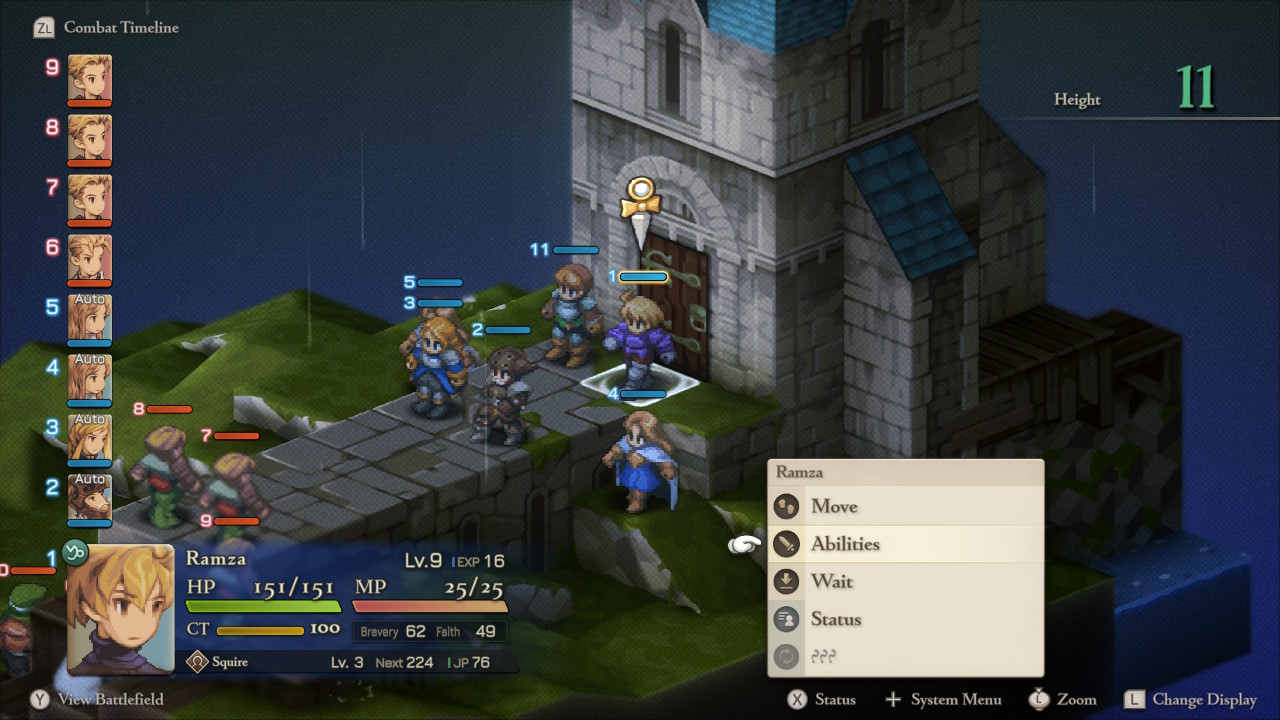
Task: Open the Status entry in command menu
Action: click(x=836, y=619)
